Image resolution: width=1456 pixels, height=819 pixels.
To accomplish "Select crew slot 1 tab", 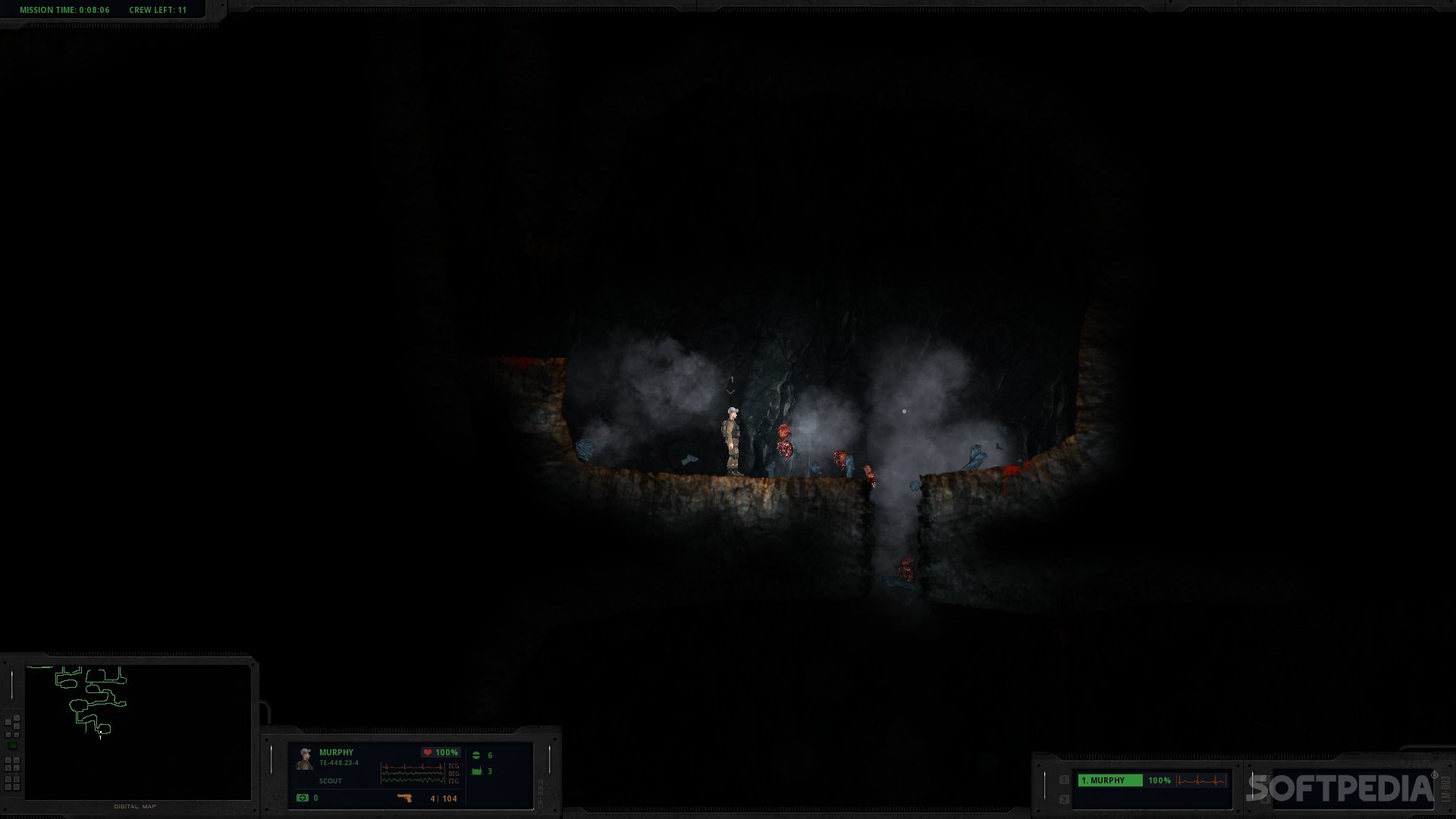I will point(1063,780).
